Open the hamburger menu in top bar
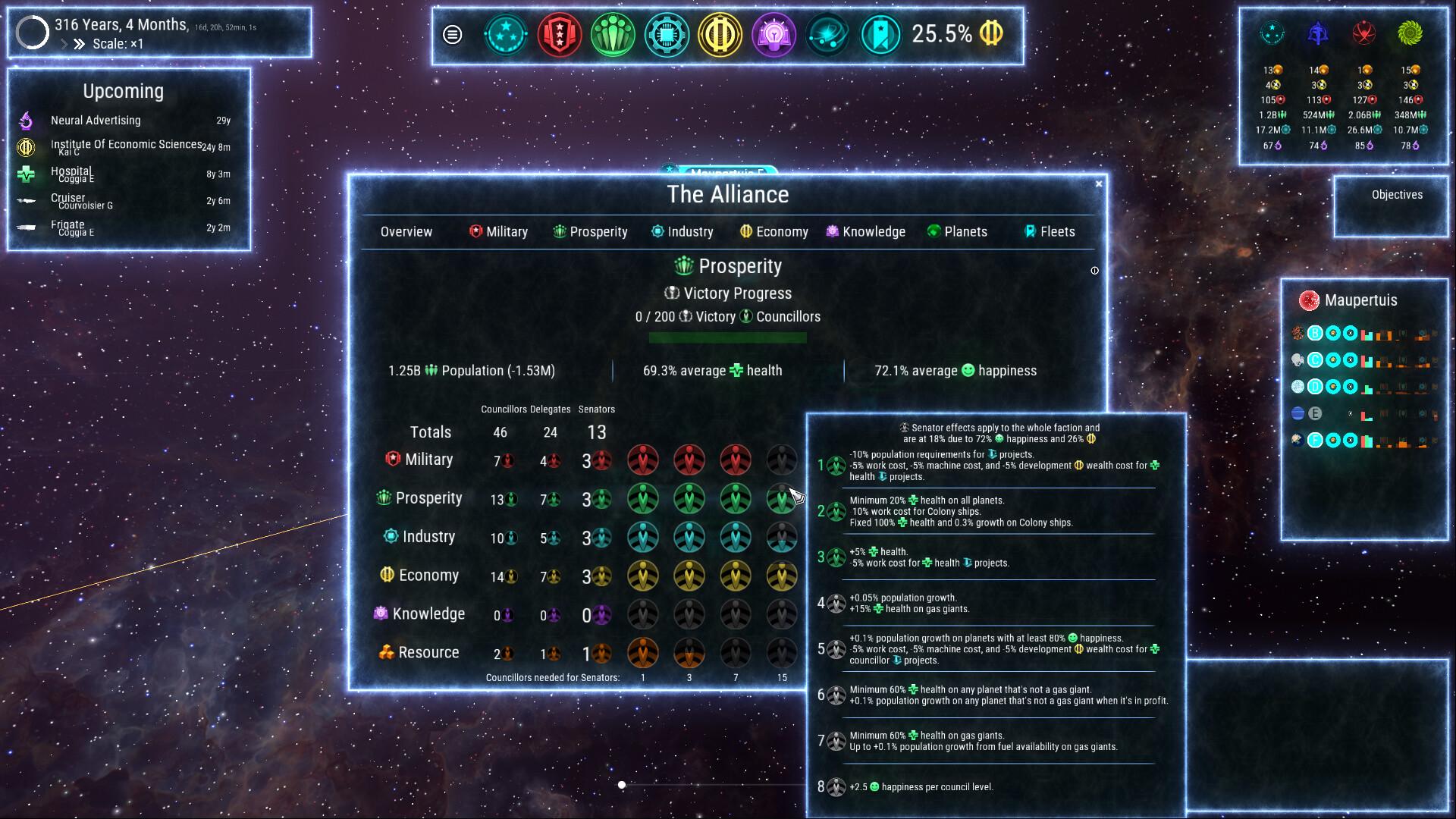The image size is (1456, 819). click(452, 35)
